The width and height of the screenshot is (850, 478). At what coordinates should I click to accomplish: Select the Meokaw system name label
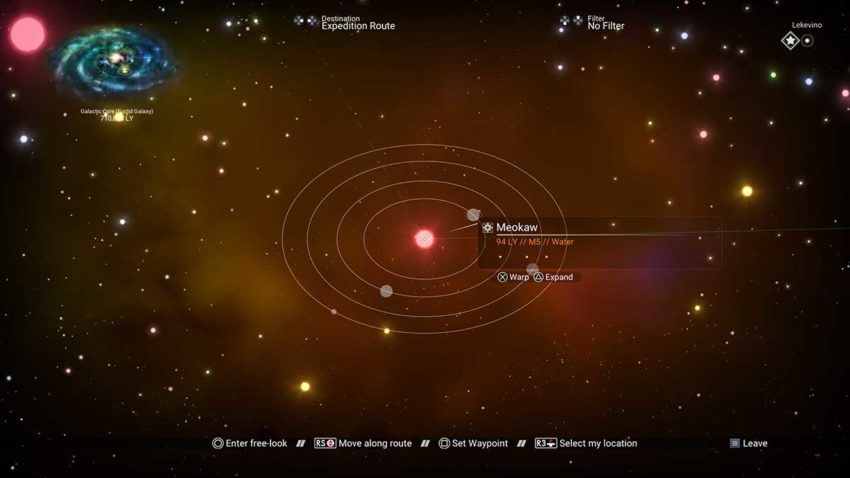pos(517,228)
